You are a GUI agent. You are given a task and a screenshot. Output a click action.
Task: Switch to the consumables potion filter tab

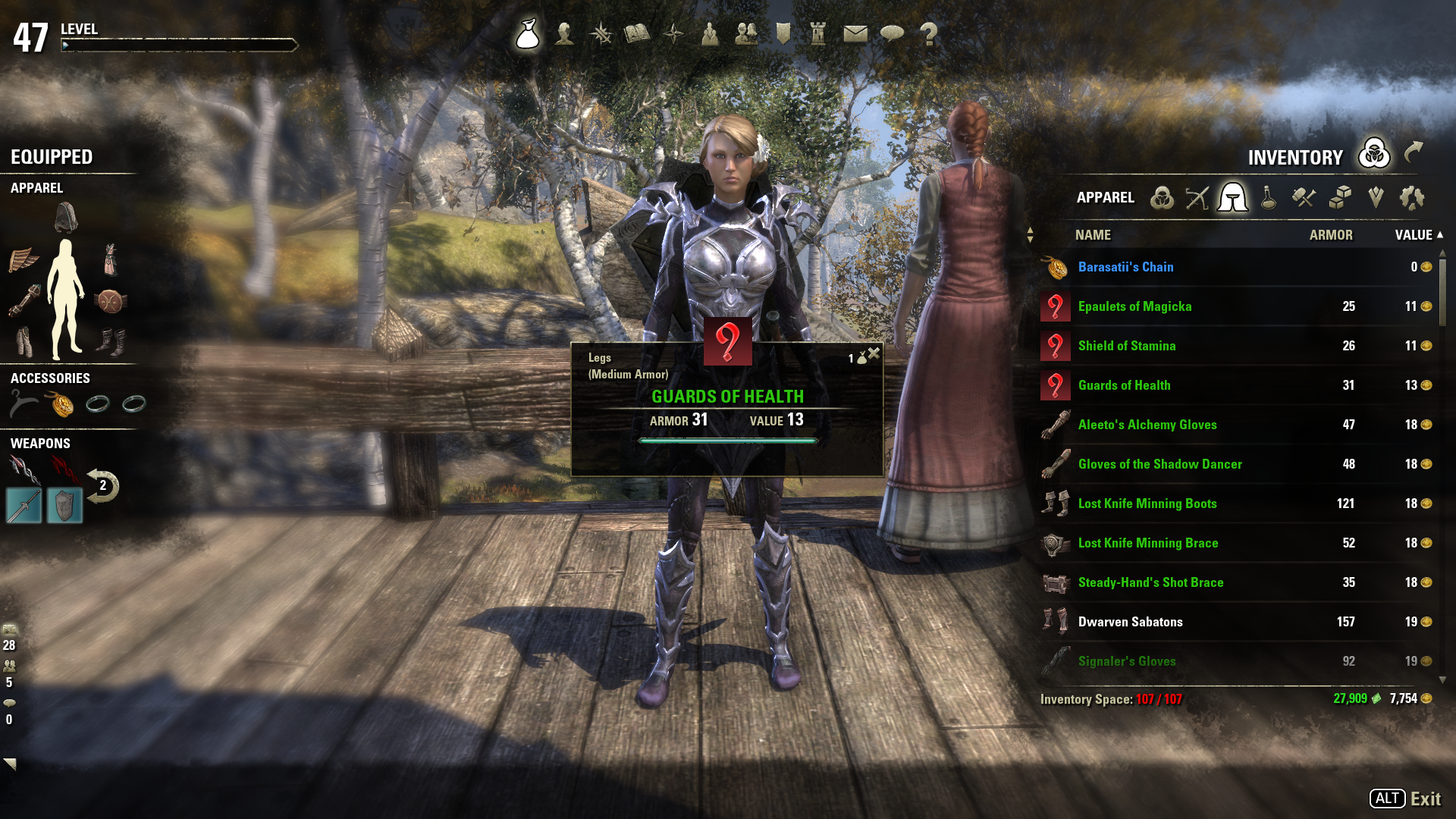click(1268, 198)
